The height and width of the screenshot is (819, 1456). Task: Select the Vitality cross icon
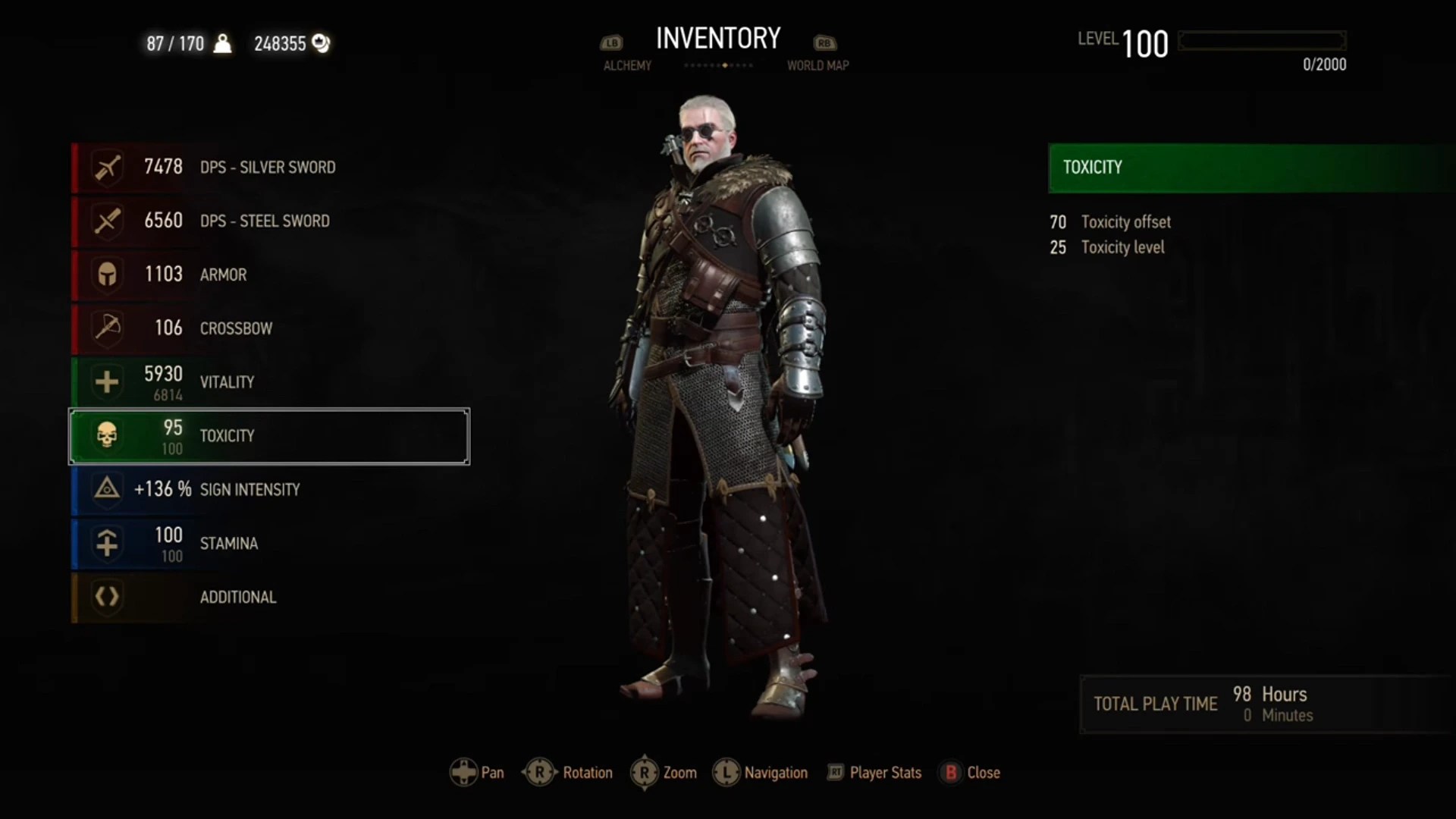[107, 381]
